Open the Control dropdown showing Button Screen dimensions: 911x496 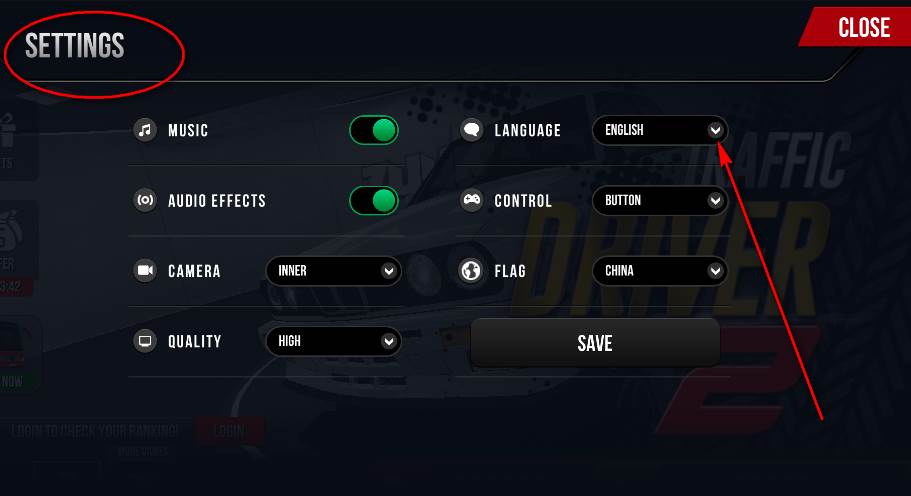point(660,200)
